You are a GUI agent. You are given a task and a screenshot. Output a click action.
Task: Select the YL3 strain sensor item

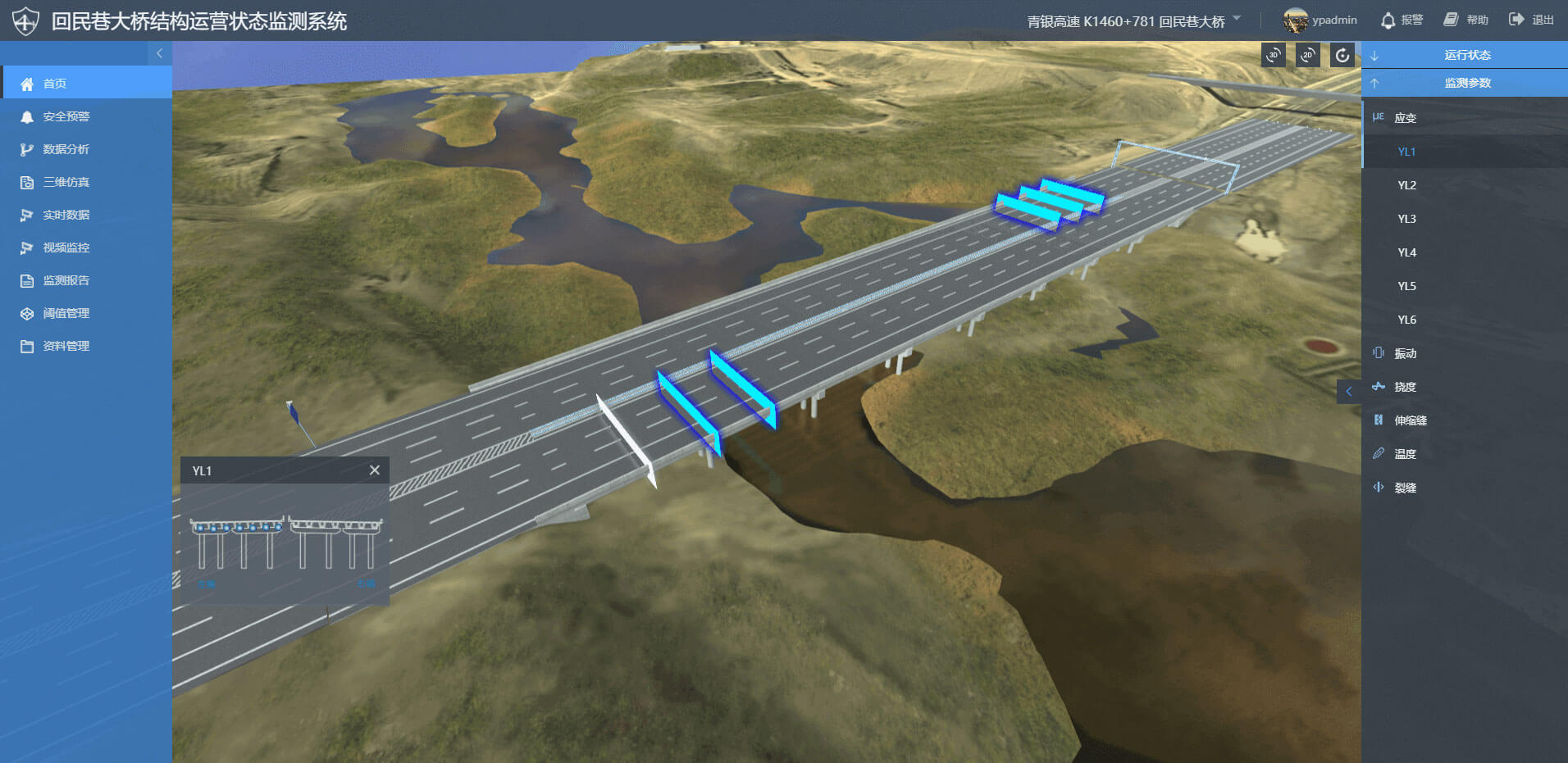(1406, 219)
